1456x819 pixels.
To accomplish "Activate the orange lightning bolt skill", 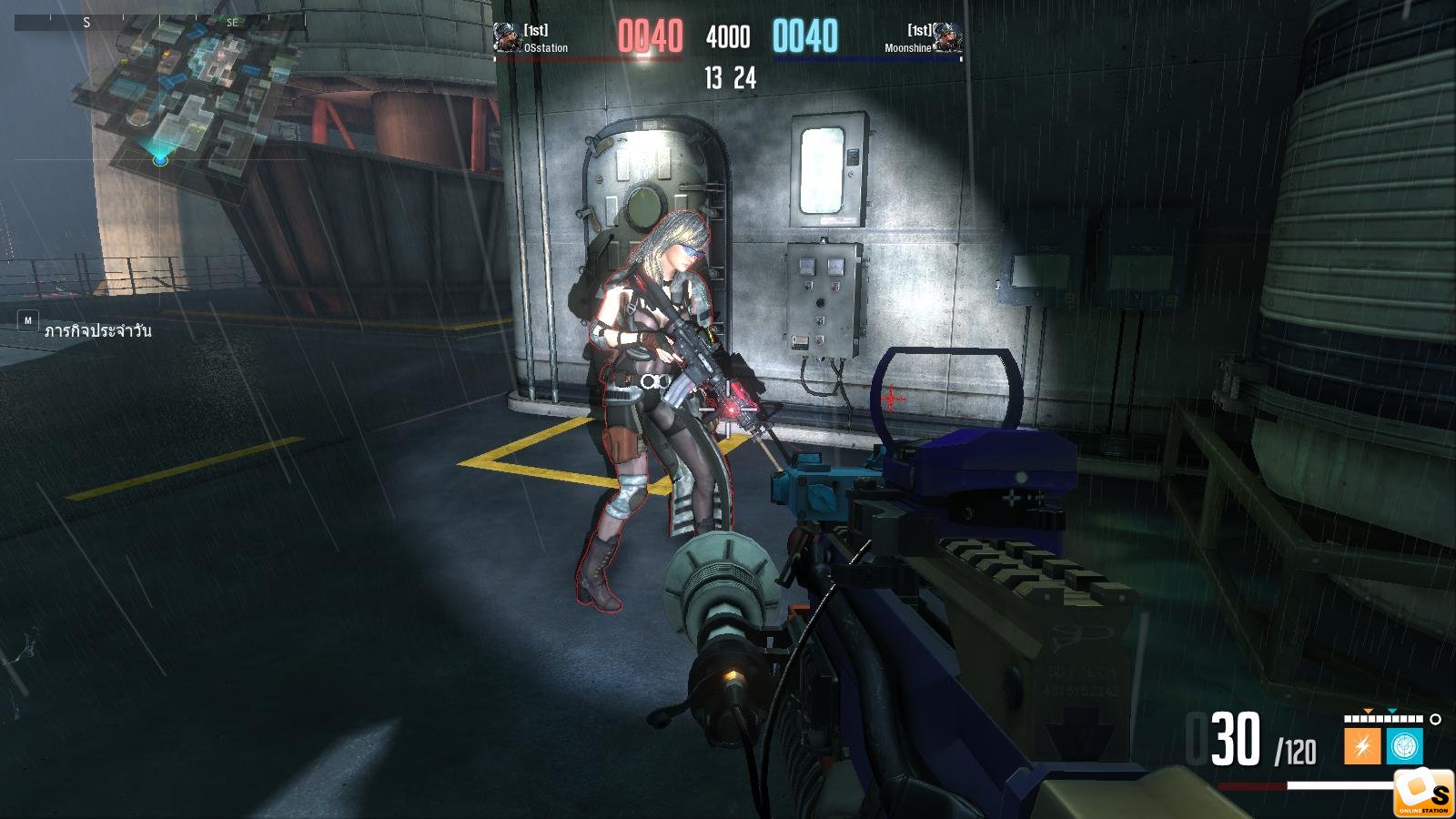I will 1361,746.
